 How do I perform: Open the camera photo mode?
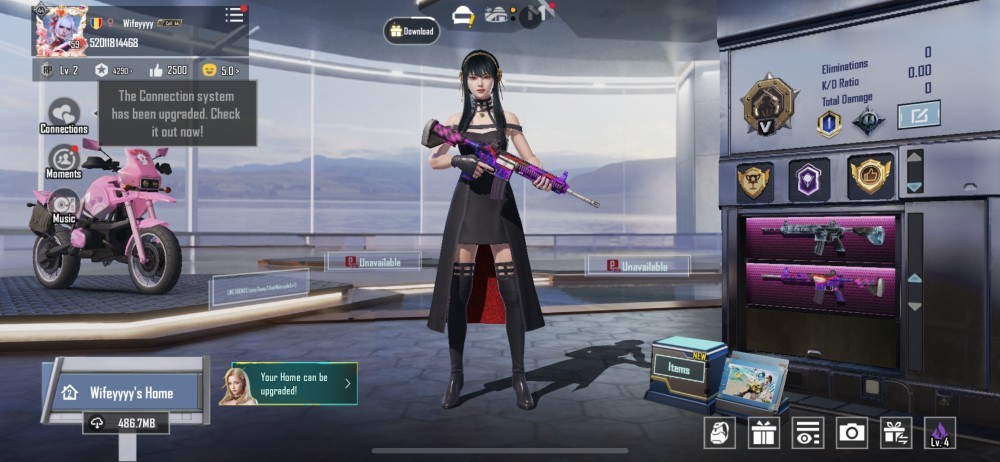[x=851, y=432]
